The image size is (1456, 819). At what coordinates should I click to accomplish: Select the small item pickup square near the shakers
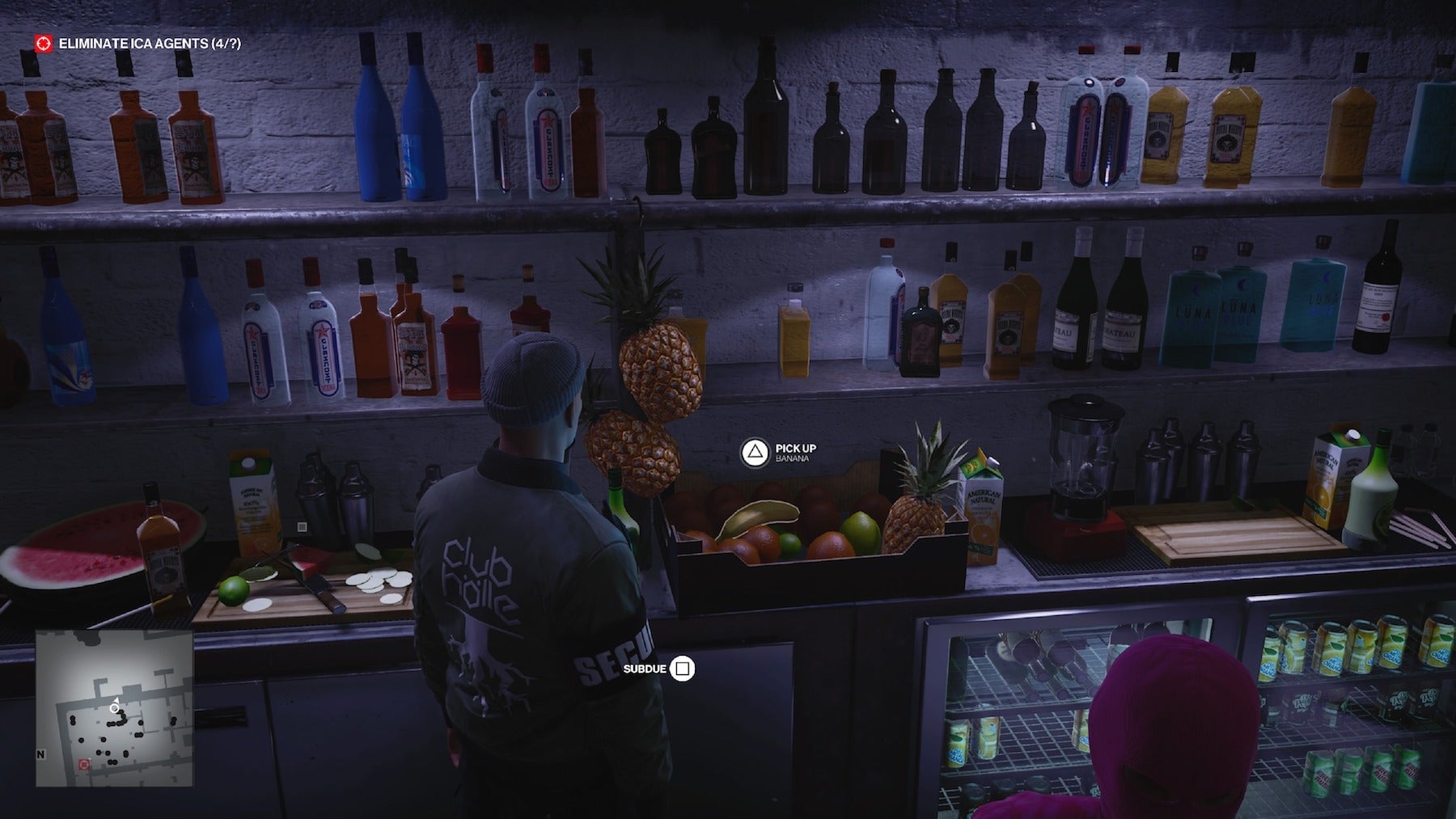click(x=303, y=527)
